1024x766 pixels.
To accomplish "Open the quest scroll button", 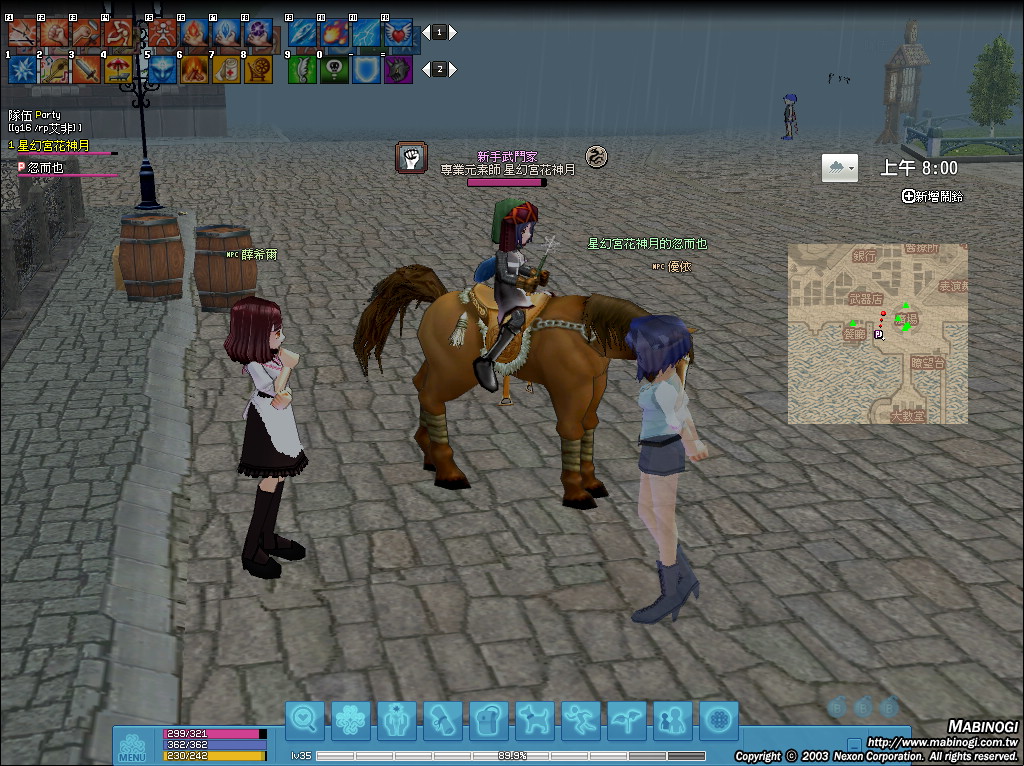I will click(x=443, y=720).
